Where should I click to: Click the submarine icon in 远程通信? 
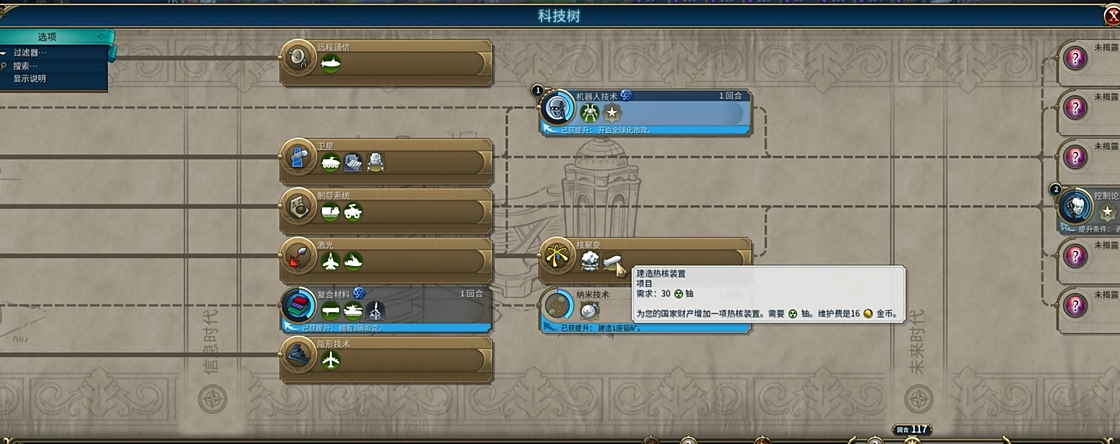331,63
